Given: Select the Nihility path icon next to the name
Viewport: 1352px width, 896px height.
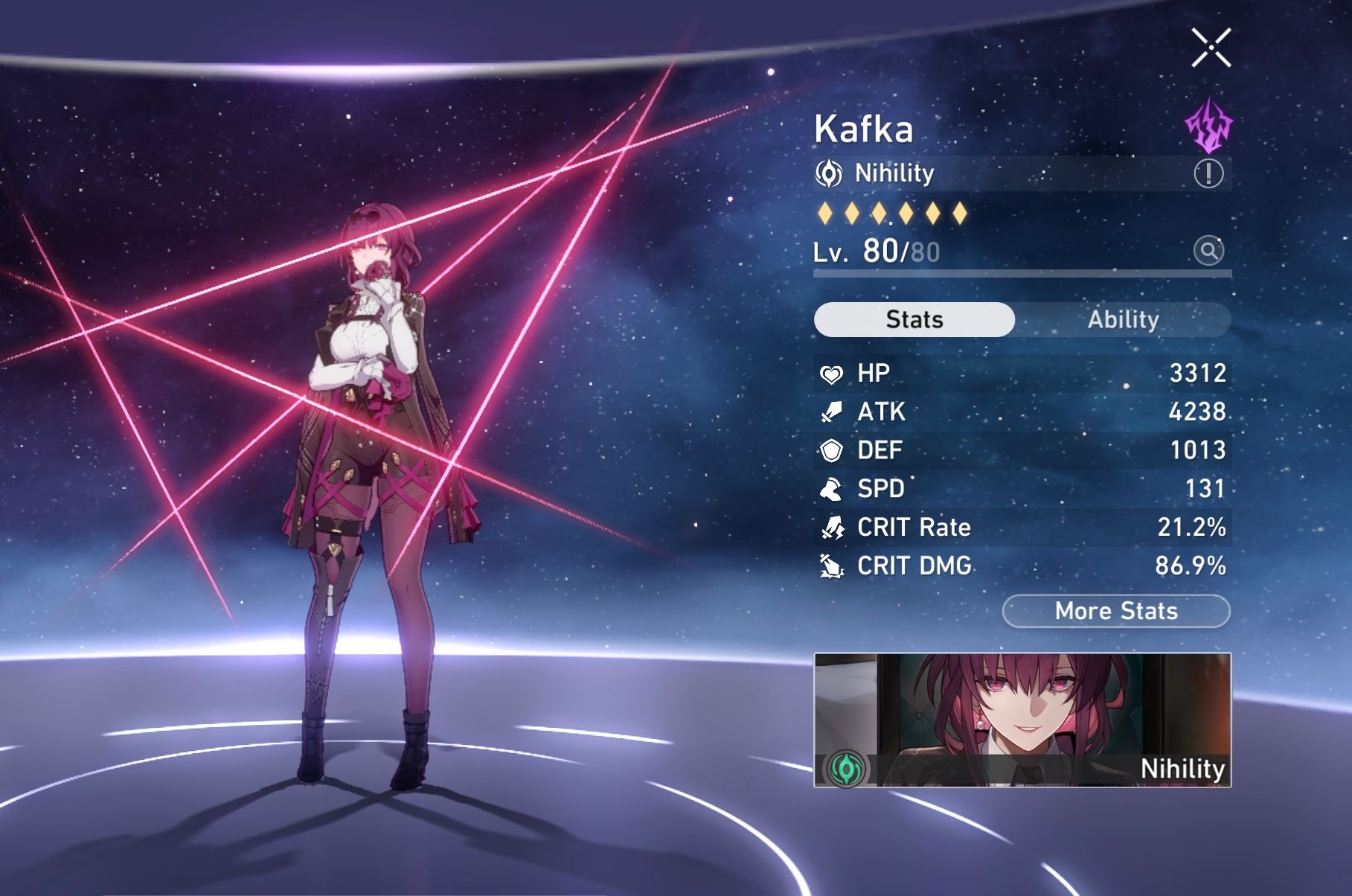Looking at the screenshot, I should click(x=828, y=173).
